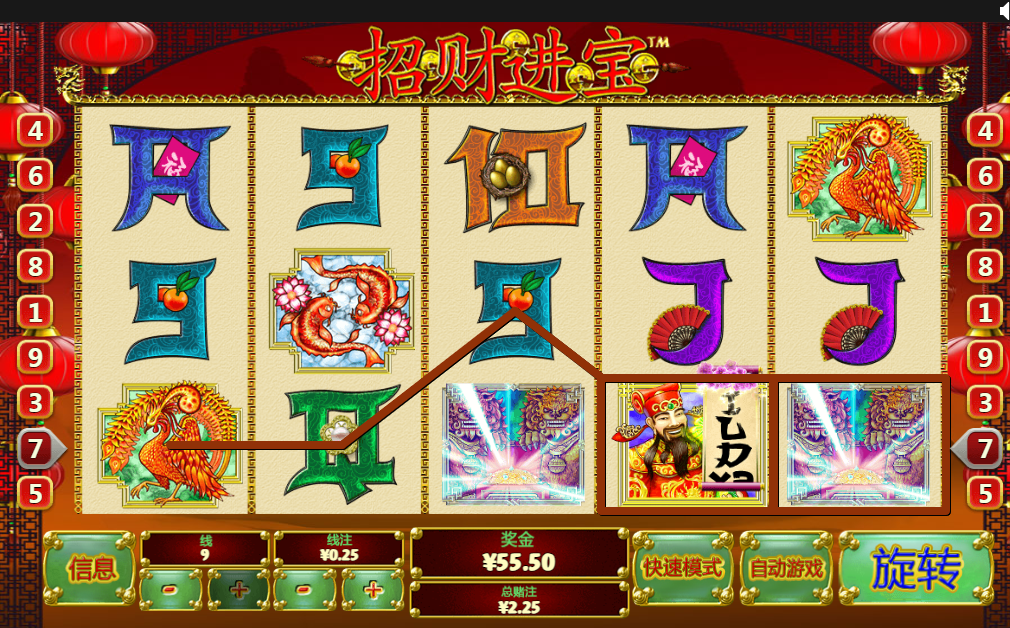Raise the line bet (线注)
This screenshot has width=1010, height=628.
[372, 590]
